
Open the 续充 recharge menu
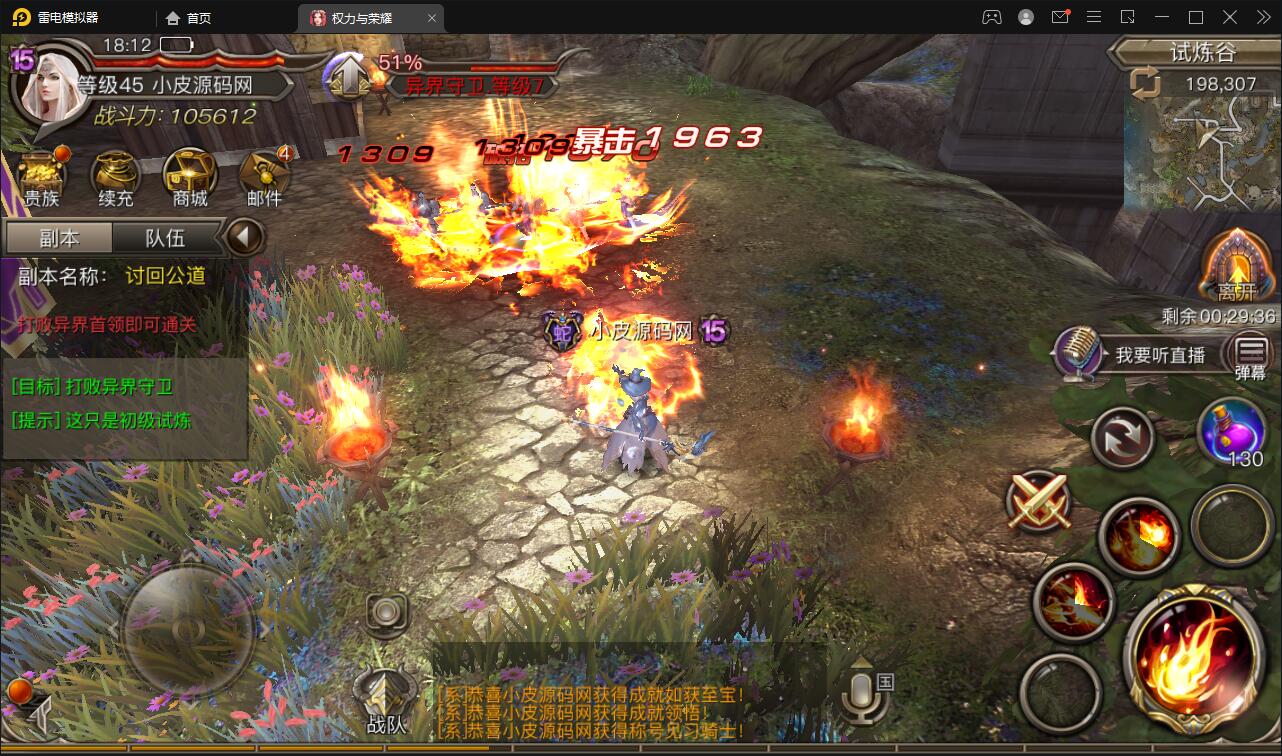point(115,178)
